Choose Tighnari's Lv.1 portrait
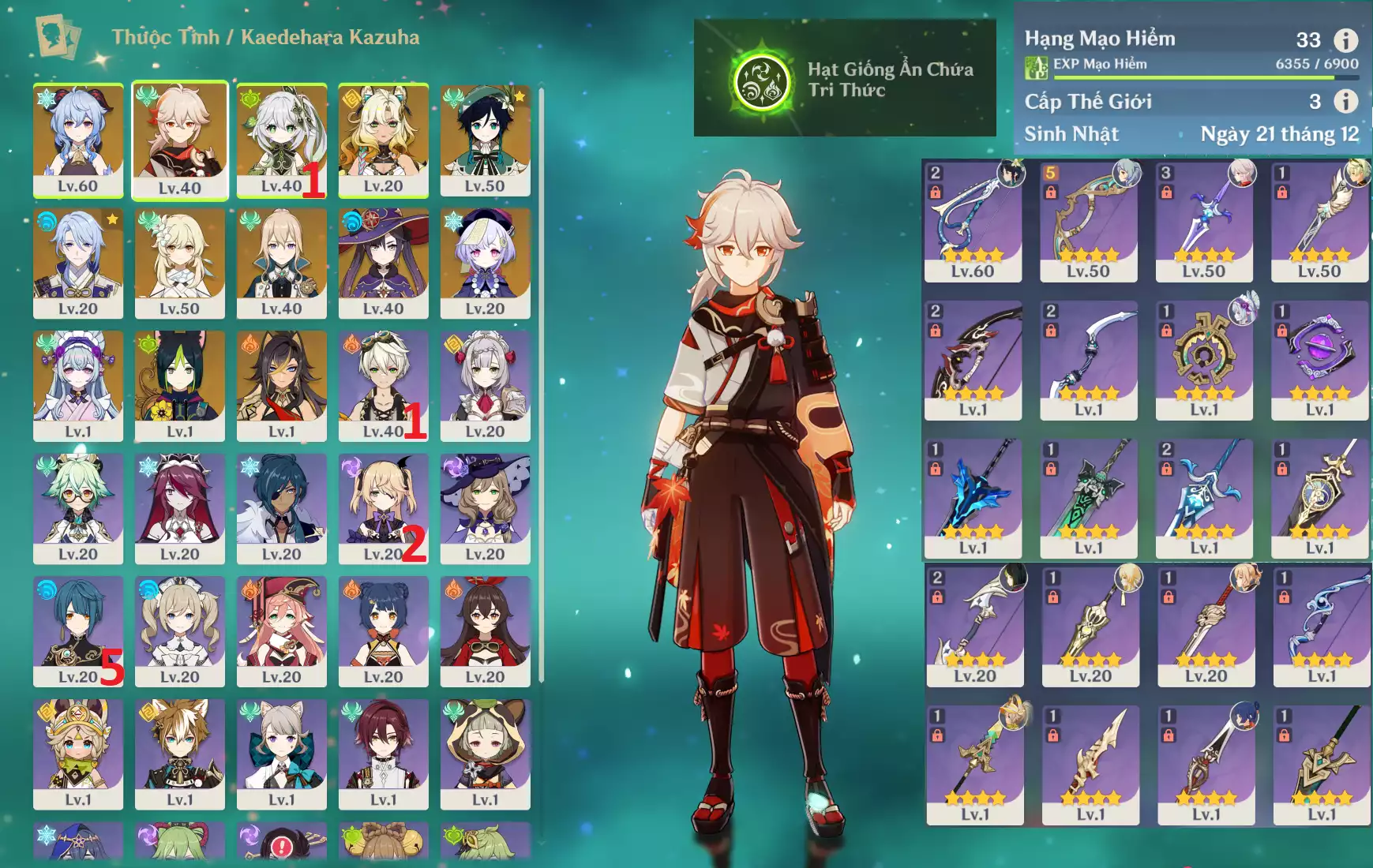The image size is (1373, 868). (x=180, y=385)
